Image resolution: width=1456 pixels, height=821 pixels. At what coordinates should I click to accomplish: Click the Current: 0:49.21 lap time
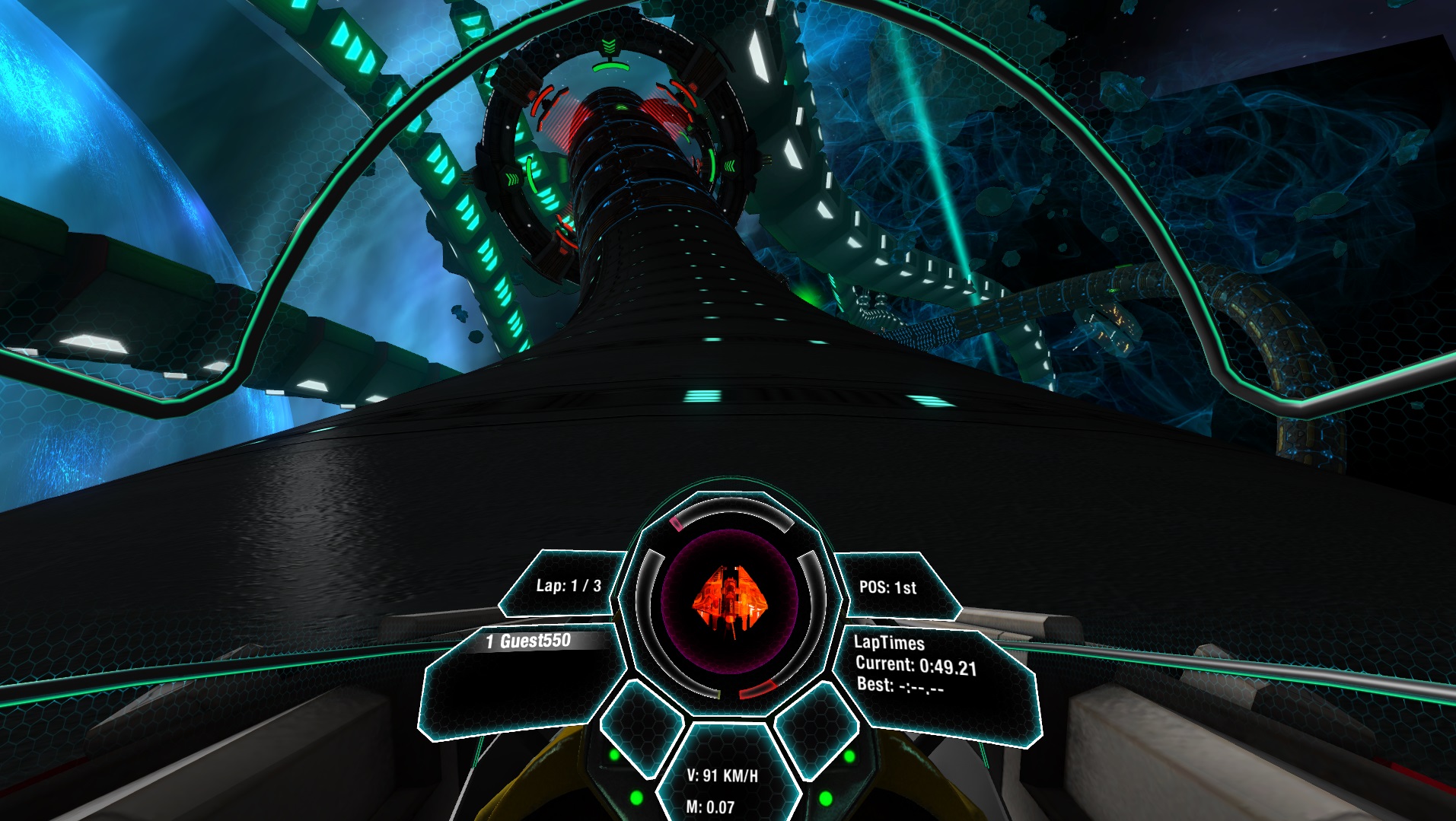(919, 665)
